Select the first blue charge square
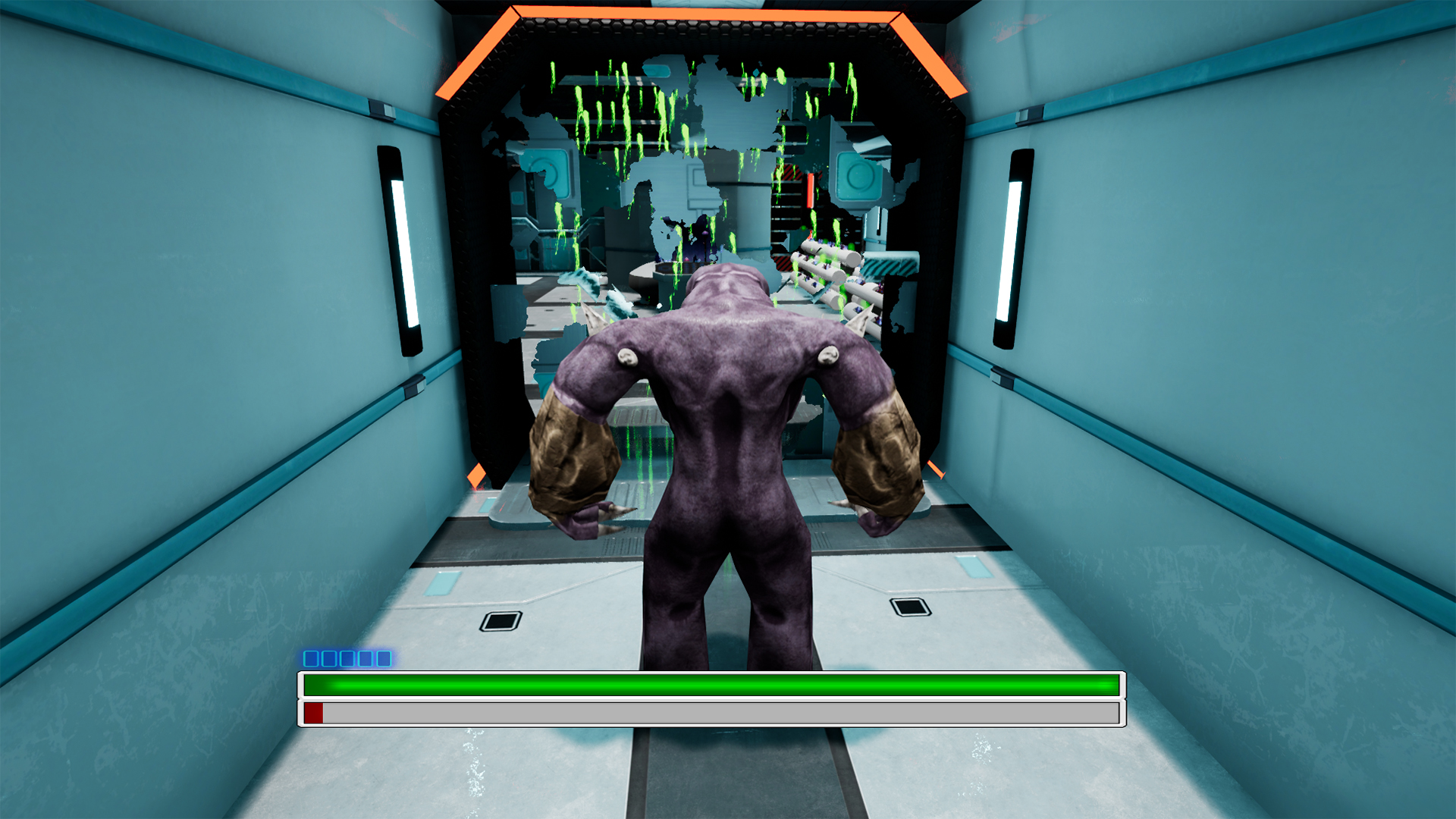The height and width of the screenshot is (819, 1456). tap(311, 658)
